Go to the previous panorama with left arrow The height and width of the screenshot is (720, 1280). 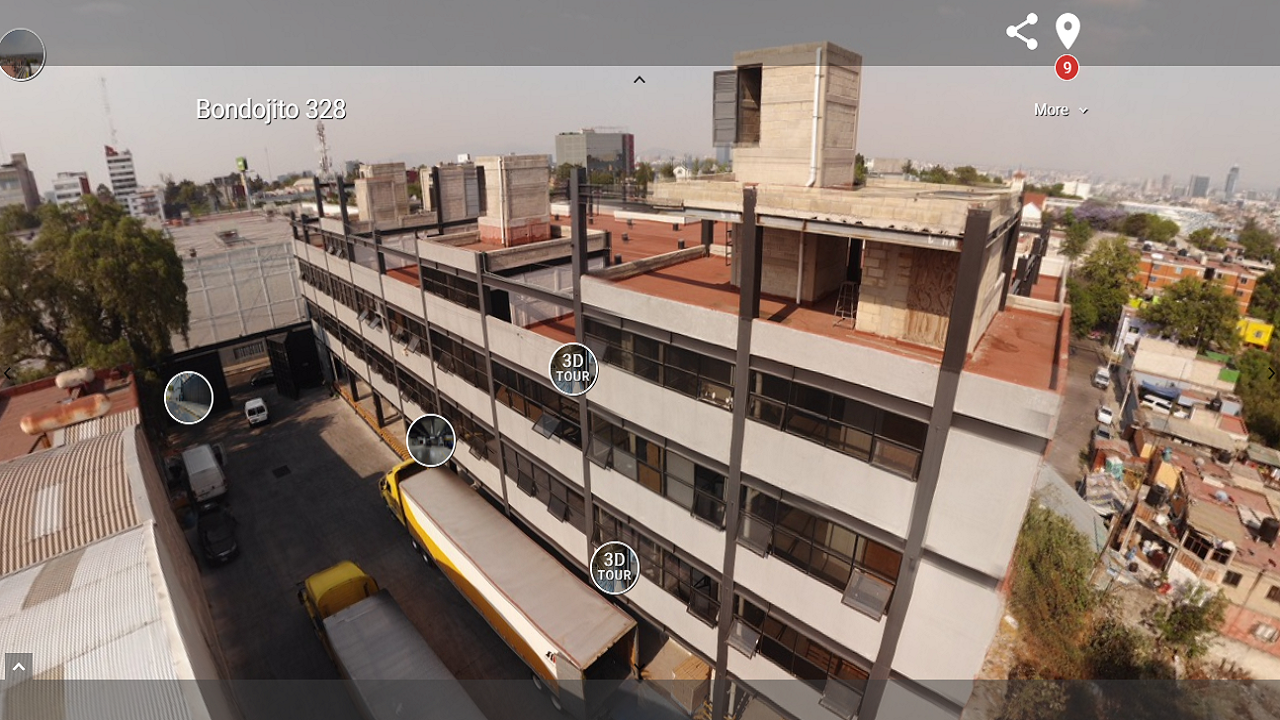[x=8, y=374]
